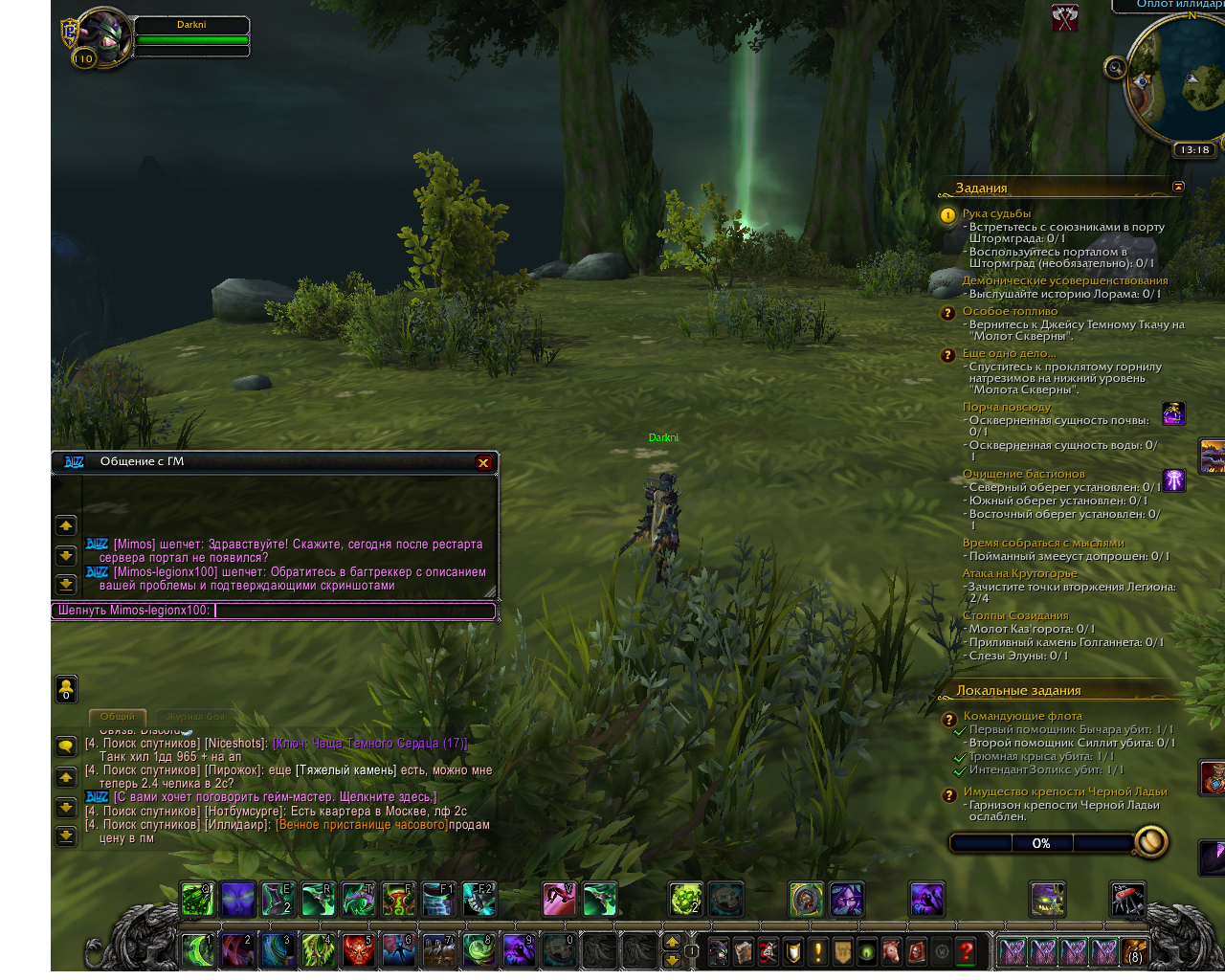Use the Порча повсюду quest item

click(1174, 413)
